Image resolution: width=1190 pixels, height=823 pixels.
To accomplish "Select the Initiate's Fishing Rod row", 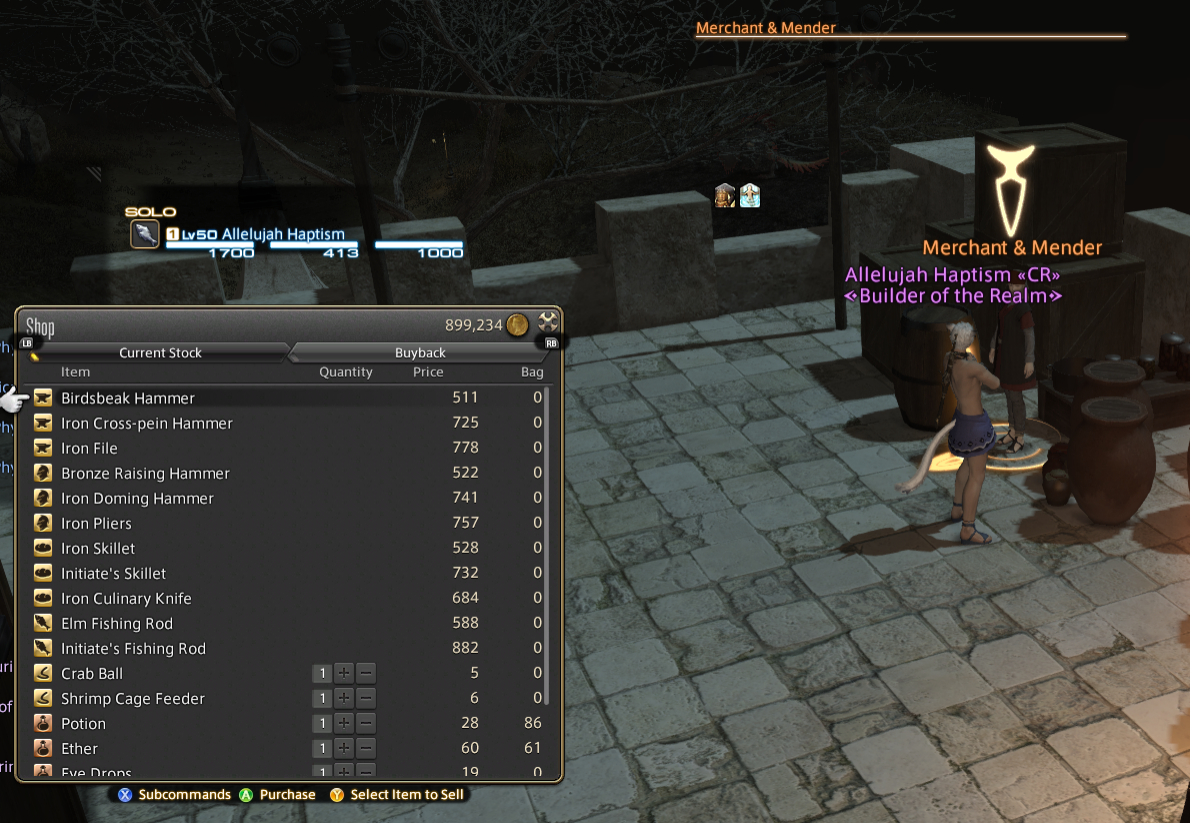I will (133, 648).
